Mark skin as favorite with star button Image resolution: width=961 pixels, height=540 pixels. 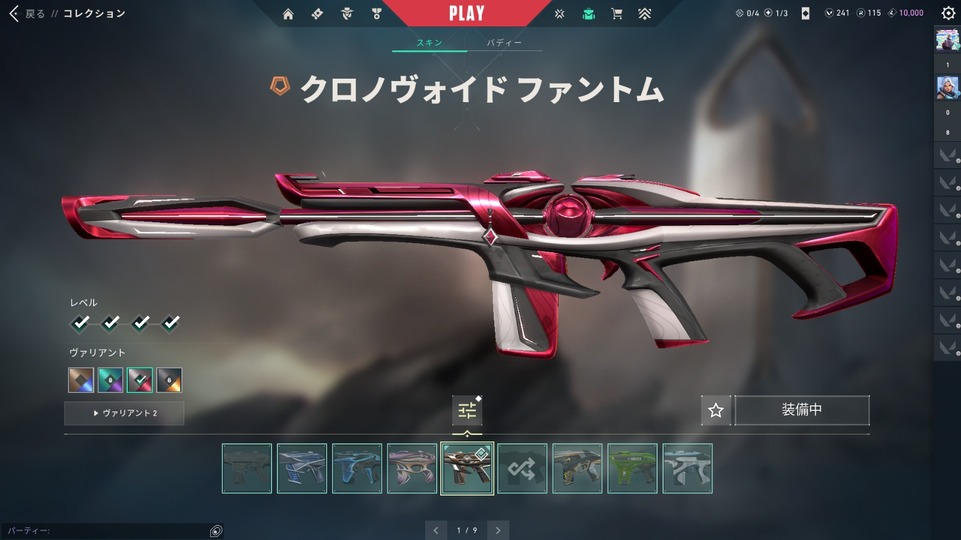[x=715, y=410]
